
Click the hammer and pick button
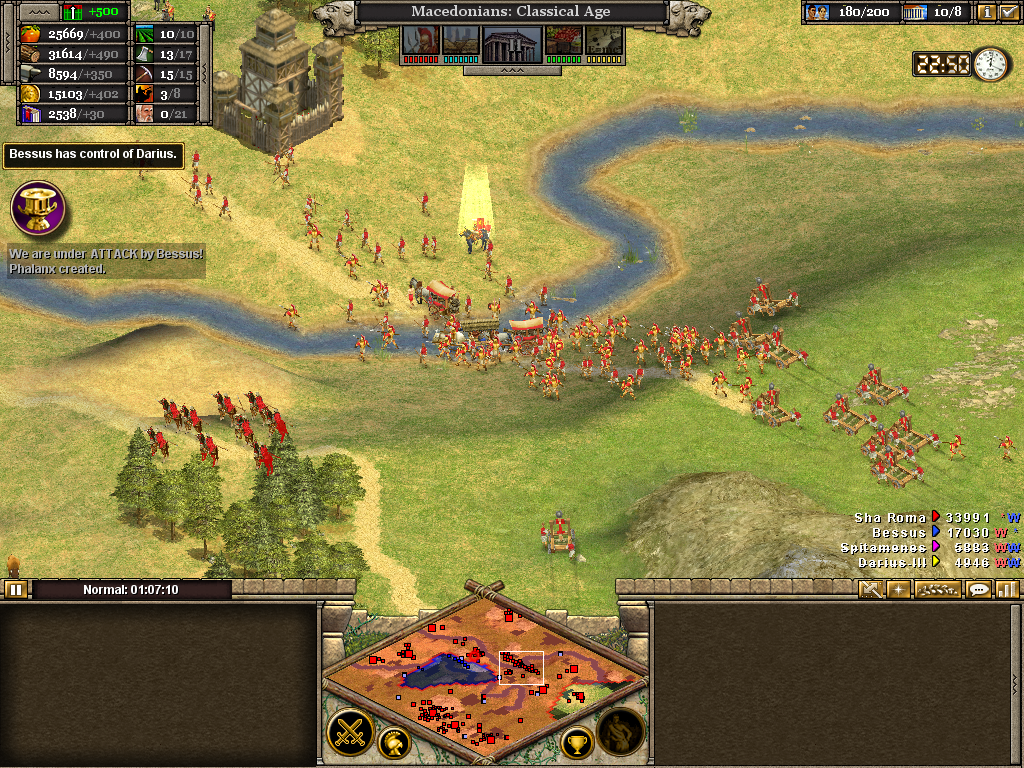[x=871, y=589]
